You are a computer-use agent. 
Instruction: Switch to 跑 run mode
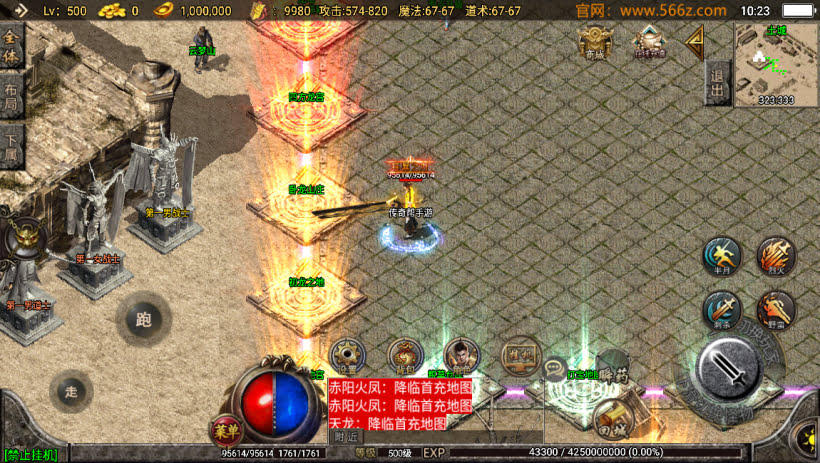coord(143,320)
